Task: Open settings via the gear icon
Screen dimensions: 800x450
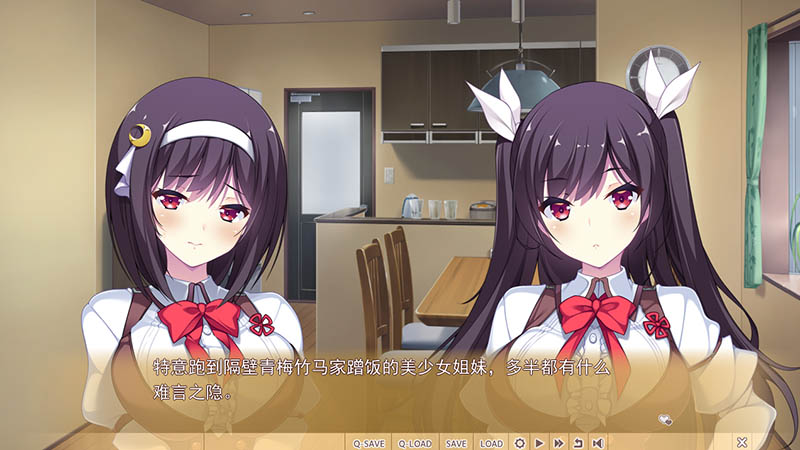Action: pyautogui.click(x=520, y=442)
